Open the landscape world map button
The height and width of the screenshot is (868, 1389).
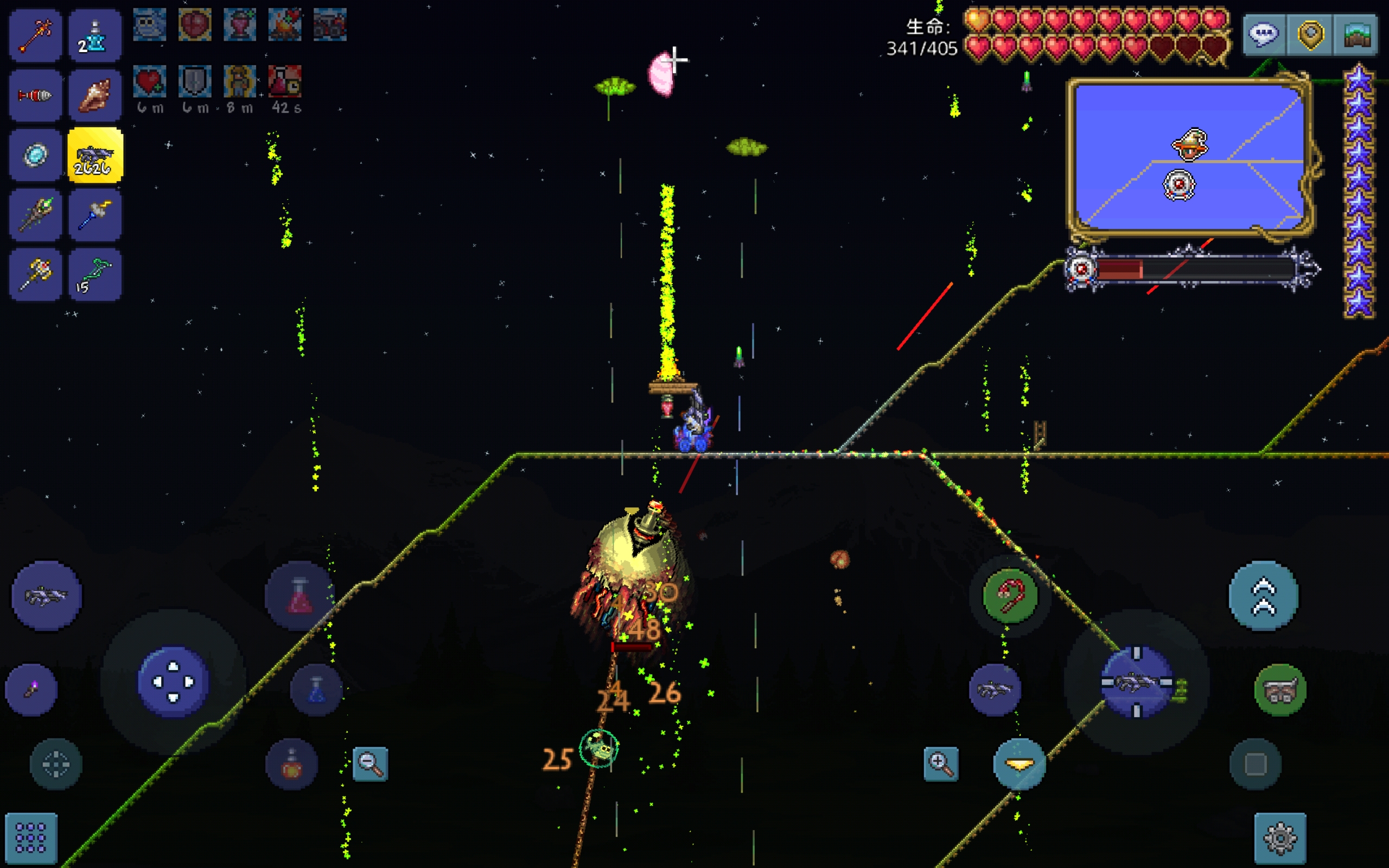click(x=1356, y=35)
